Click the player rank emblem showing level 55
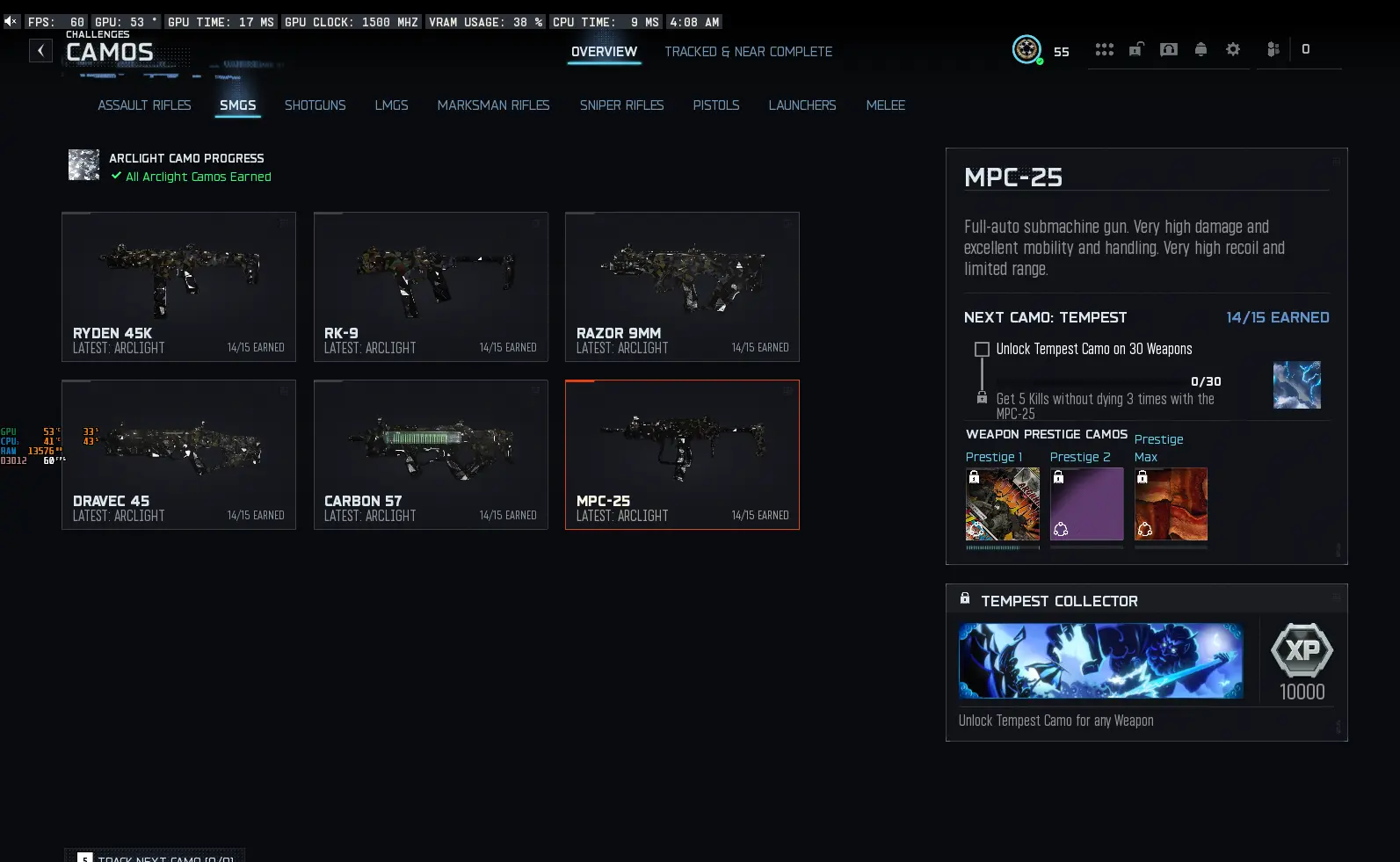The height and width of the screenshot is (862, 1400). tap(1026, 50)
